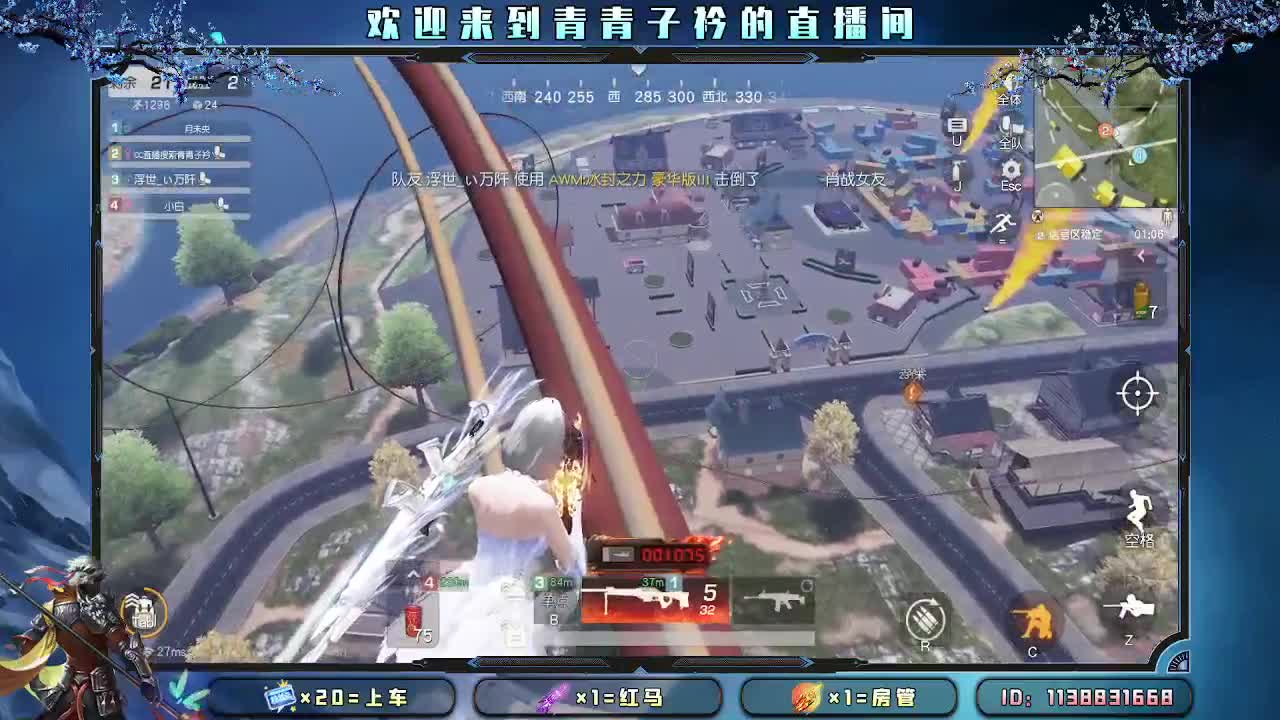Open the settings via the Esc gear icon
1280x720 pixels.
pos(1010,168)
